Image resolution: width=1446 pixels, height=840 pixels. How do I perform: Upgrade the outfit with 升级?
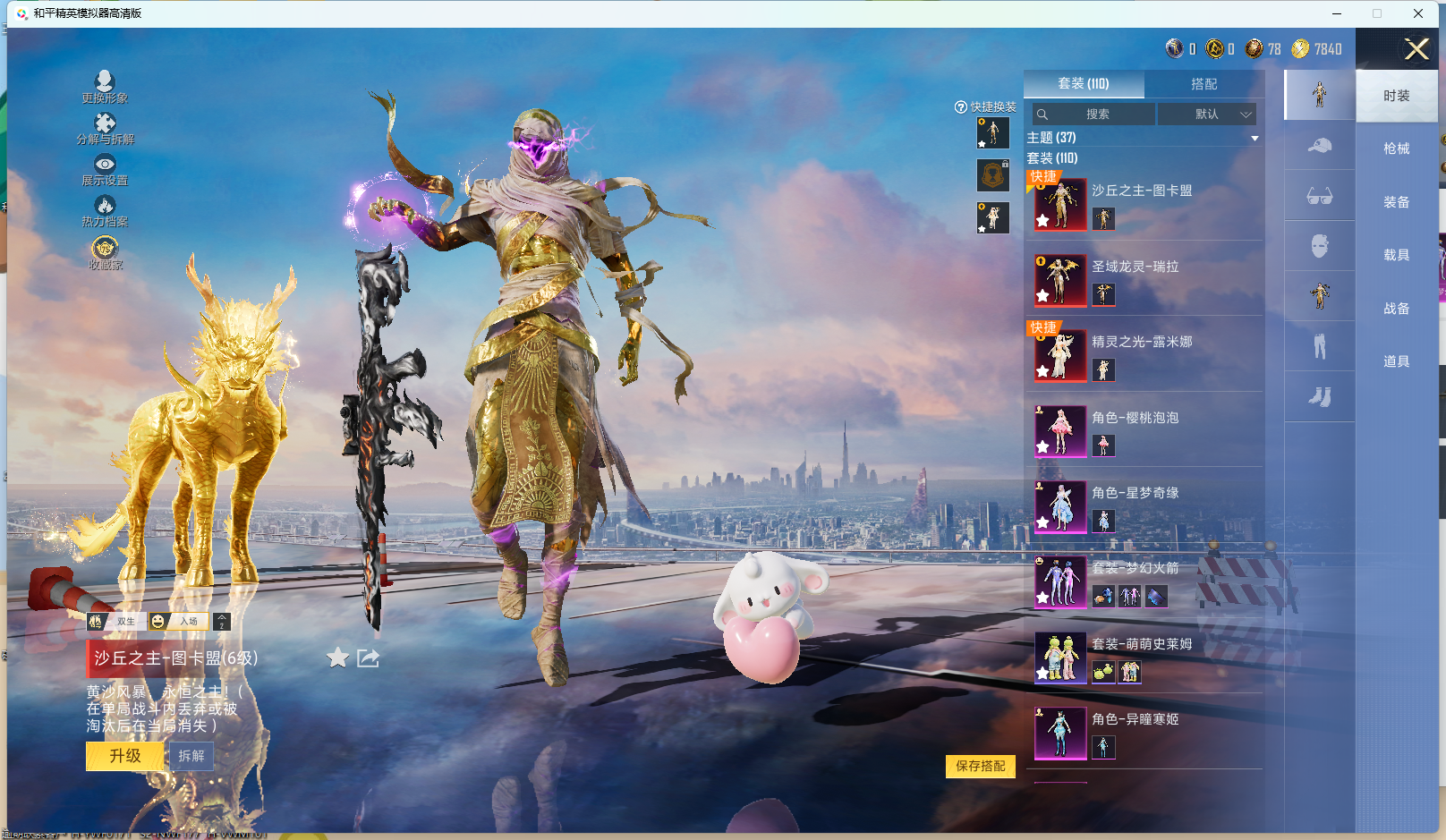coord(125,756)
